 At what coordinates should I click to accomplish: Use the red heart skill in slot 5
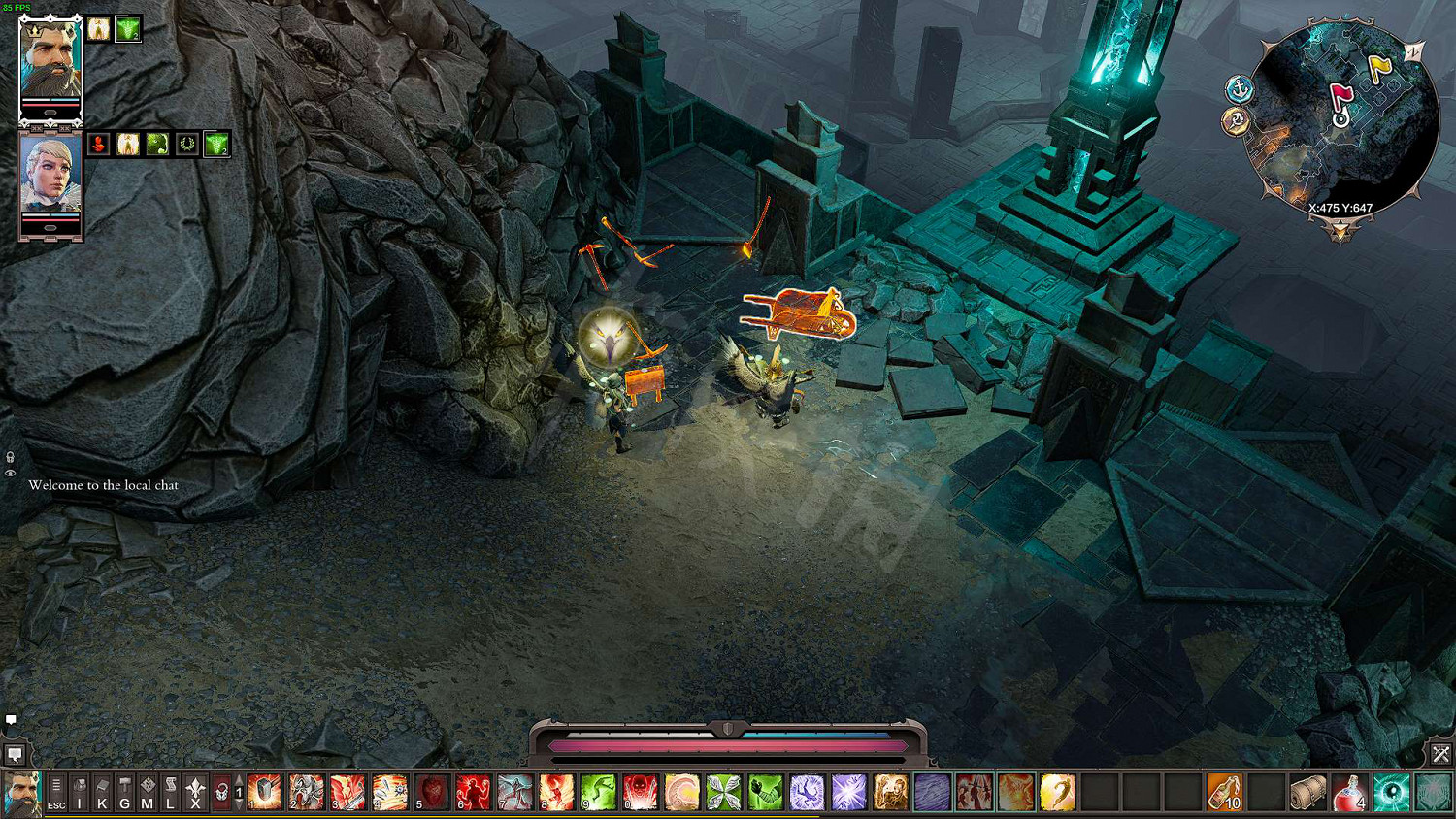(x=432, y=792)
